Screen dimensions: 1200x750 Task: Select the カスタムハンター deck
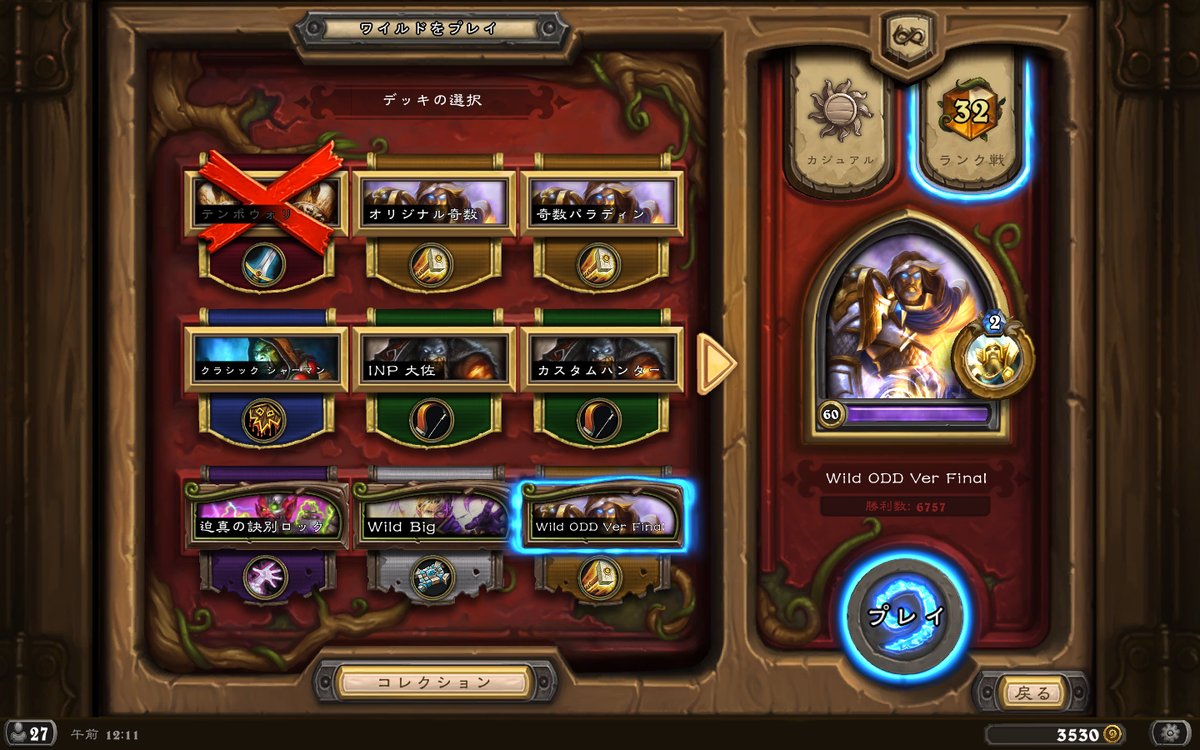point(600,360)
